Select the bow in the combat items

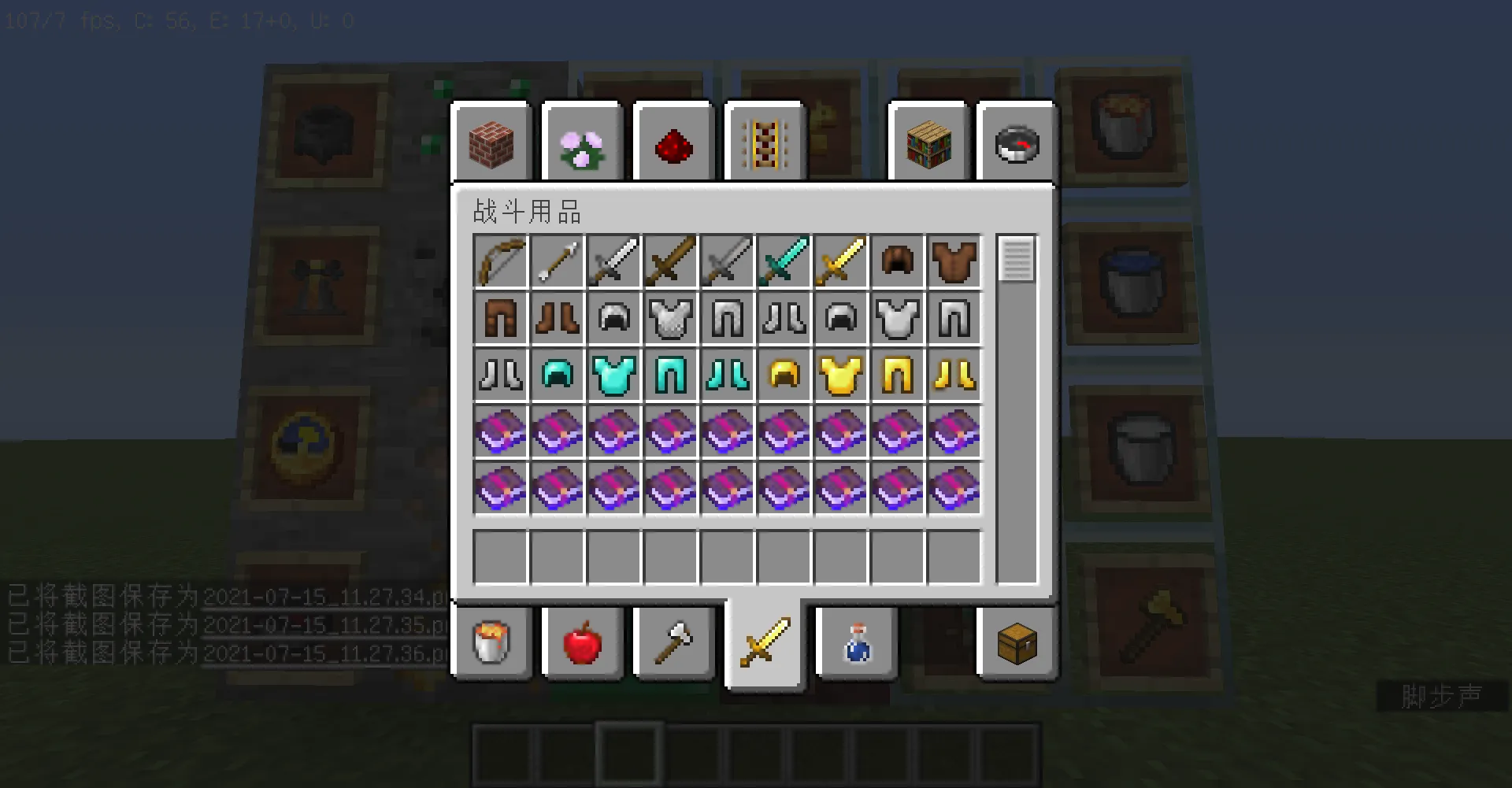coord(500,261)
